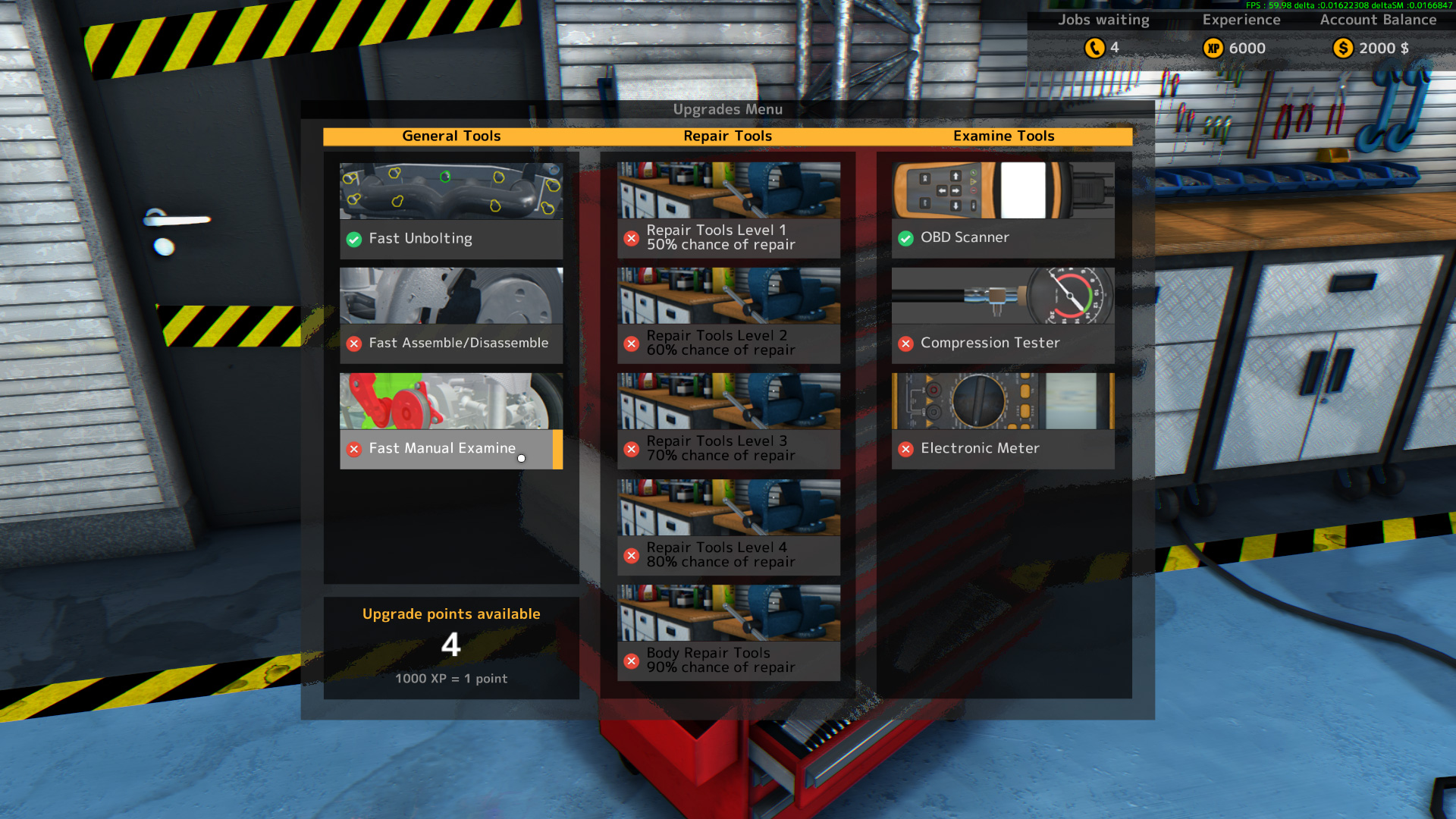Select the Fast Unbolting upgrade thumbnail
Viewport: 1456px width, 819px height.
[450, 190]
